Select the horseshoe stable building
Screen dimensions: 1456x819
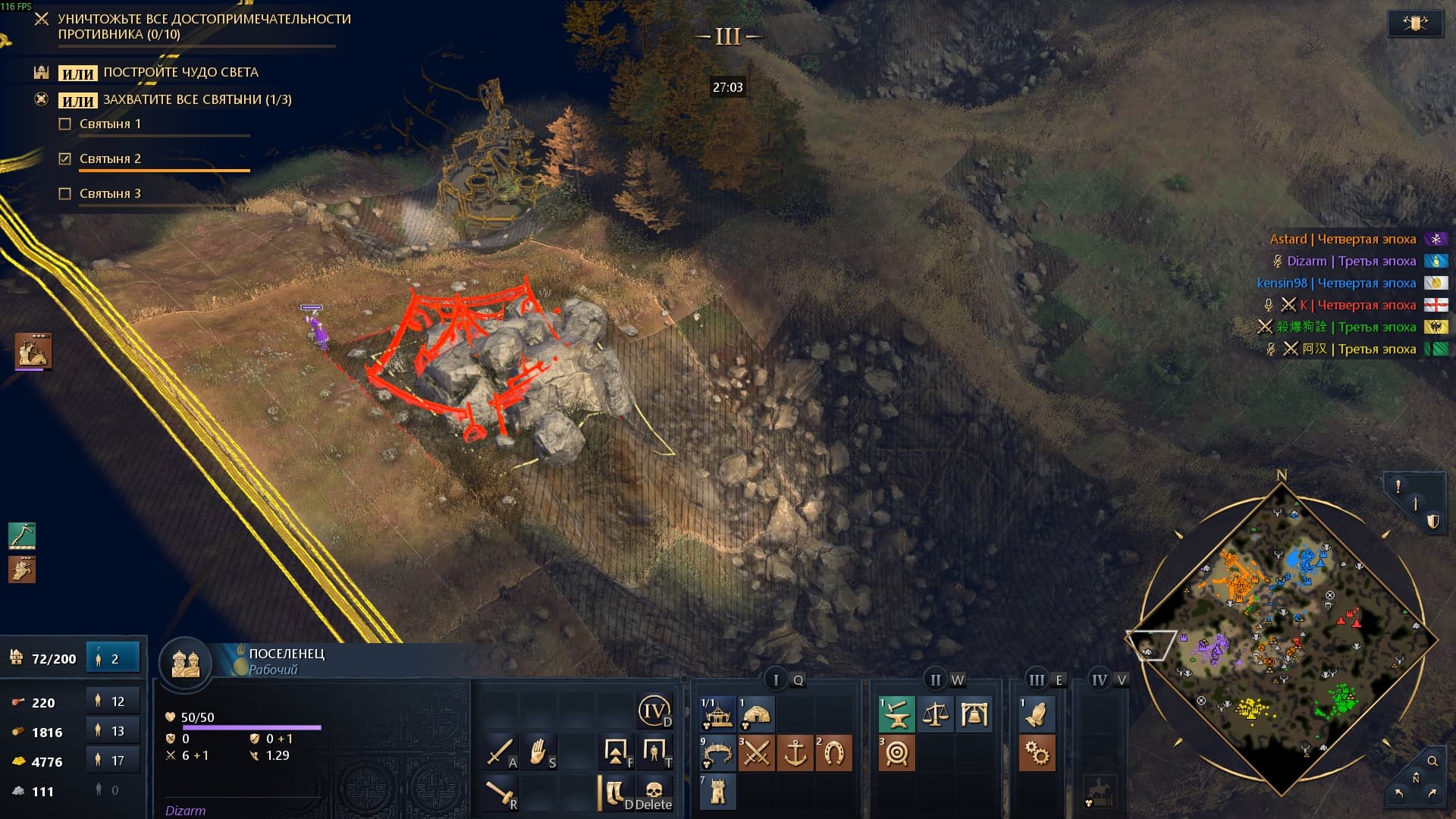833,753
